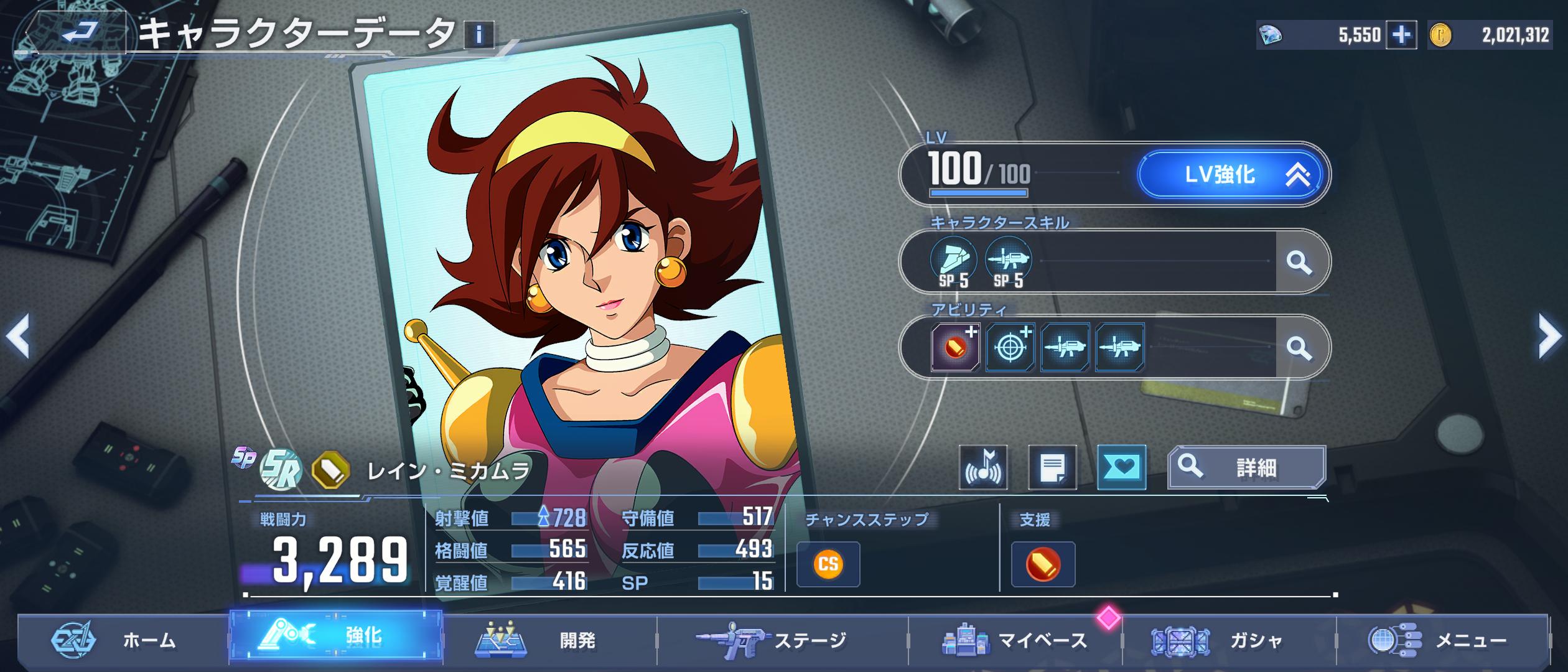Viewport: 1568px width, 672px height.
Task: Go back with the return arrow button
Action: 80,32
